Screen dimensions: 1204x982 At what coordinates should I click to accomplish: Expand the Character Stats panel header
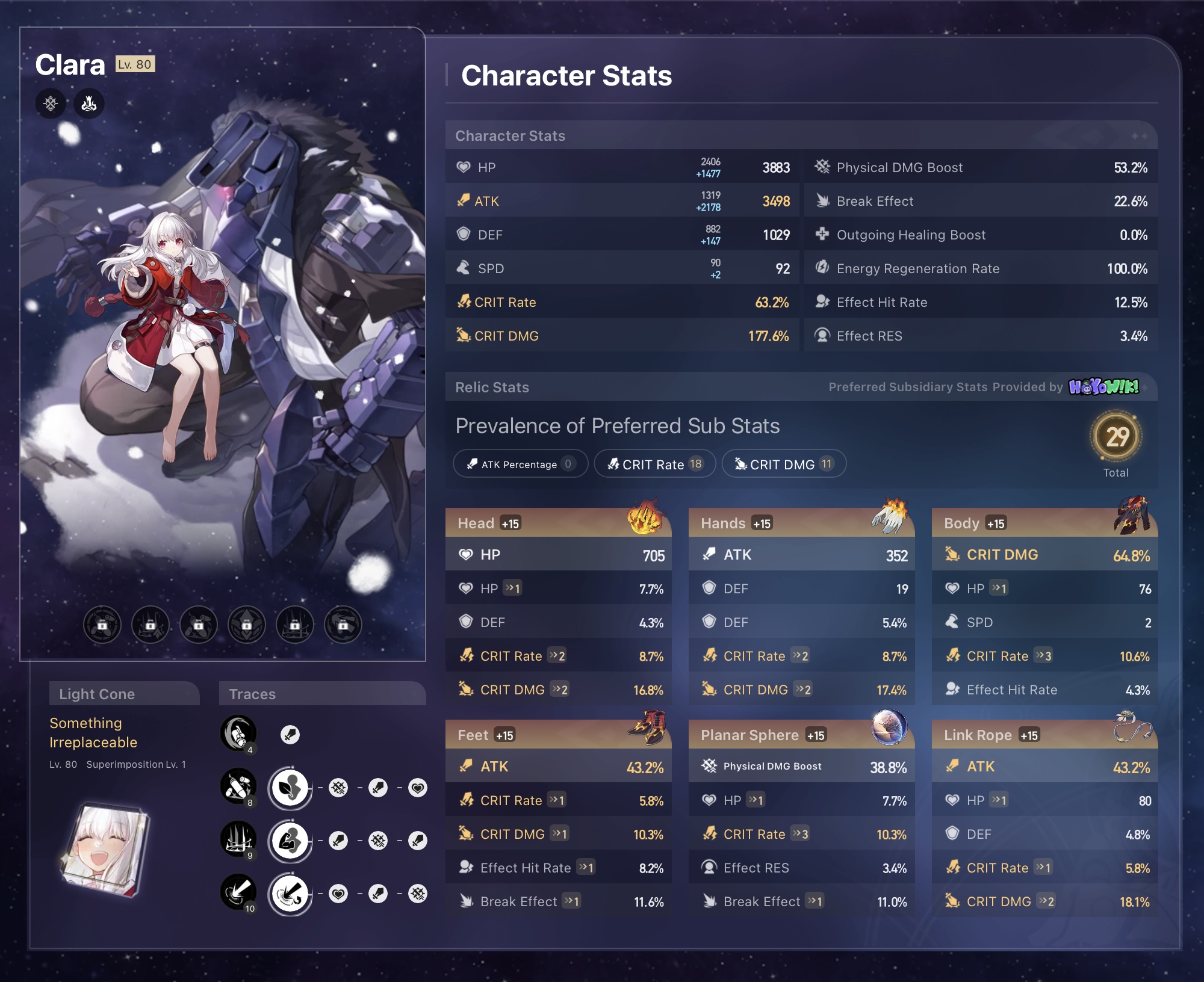(x=510, y=135)
